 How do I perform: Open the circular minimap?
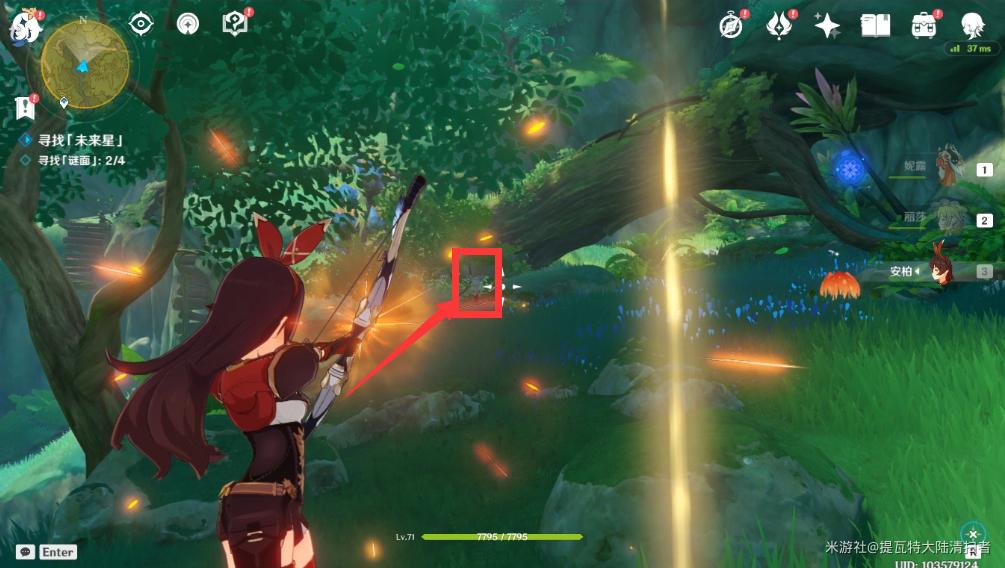tap(85, 62)
